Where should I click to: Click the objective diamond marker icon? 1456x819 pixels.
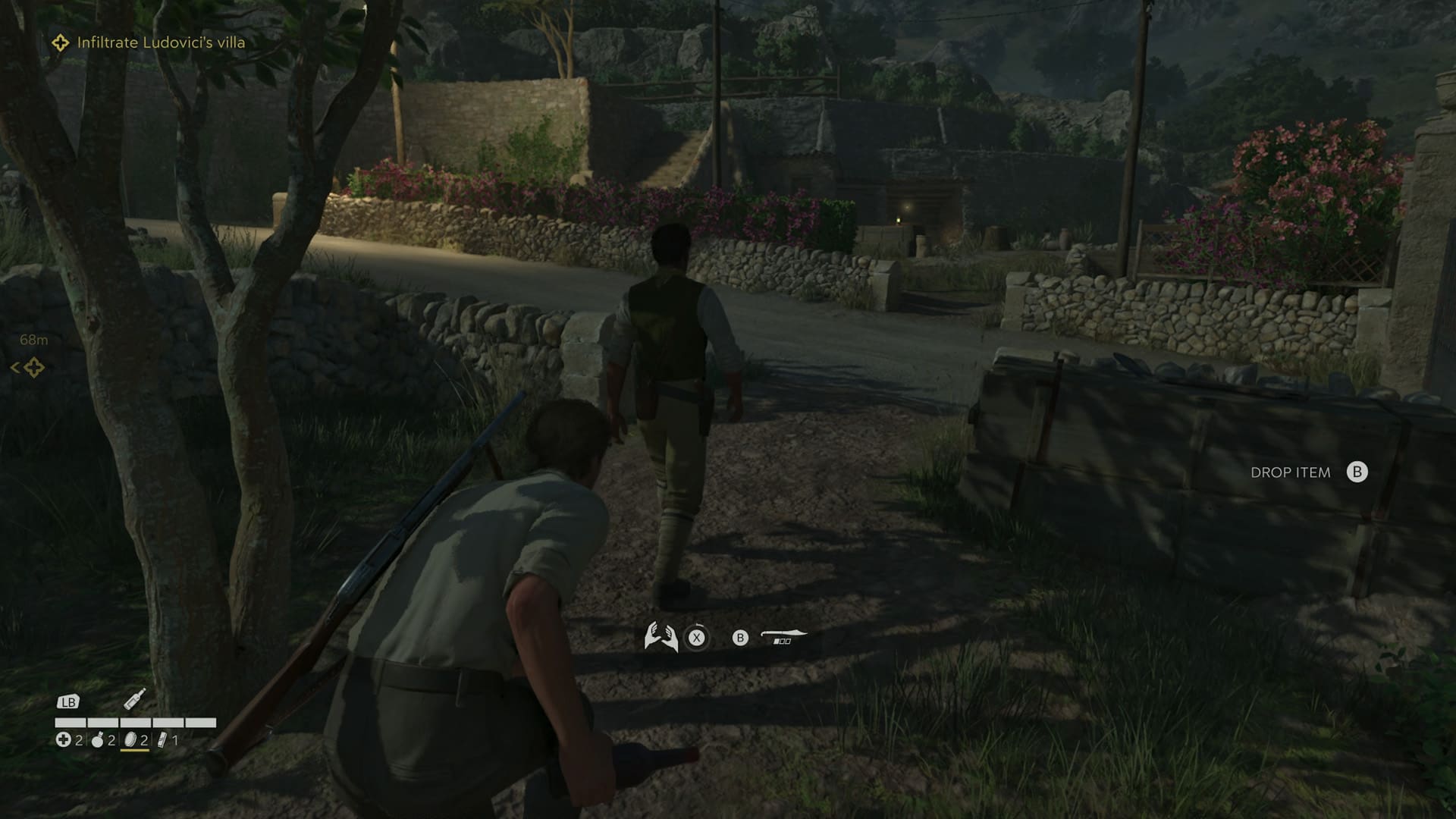(59, 43)
